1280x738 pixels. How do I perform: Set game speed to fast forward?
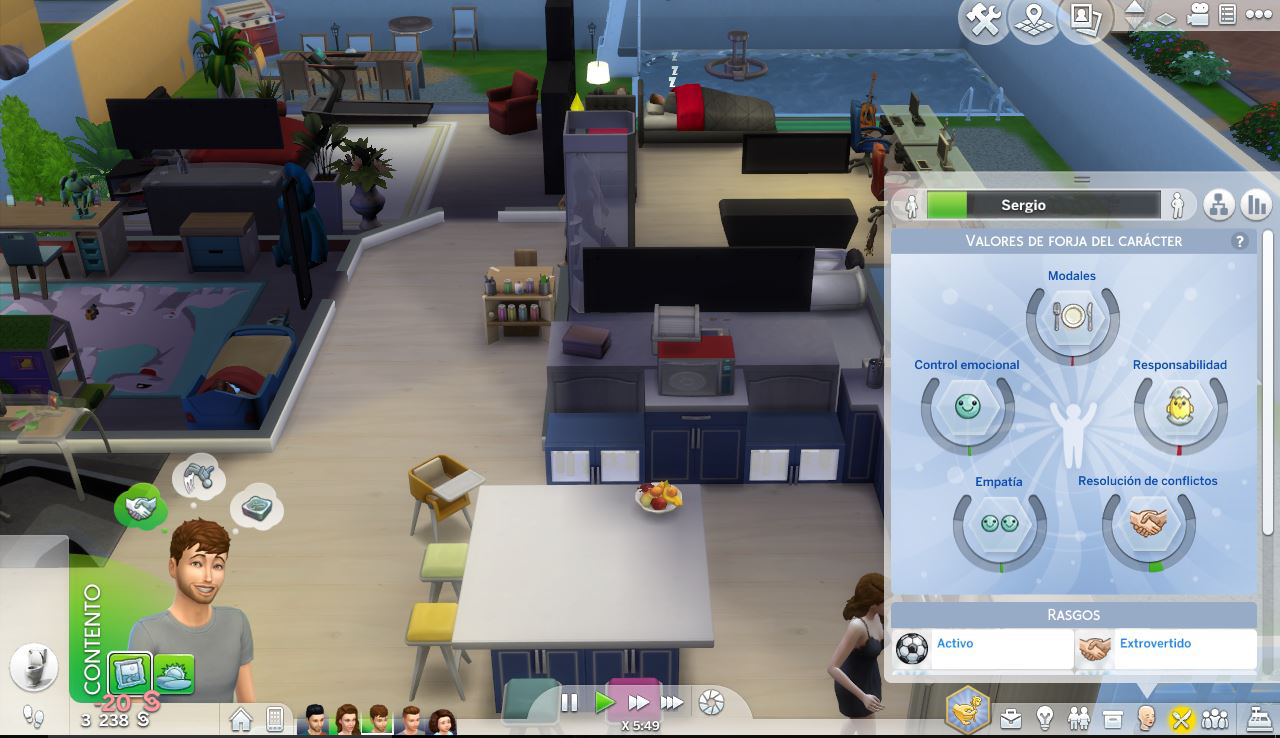pos(638,703)
